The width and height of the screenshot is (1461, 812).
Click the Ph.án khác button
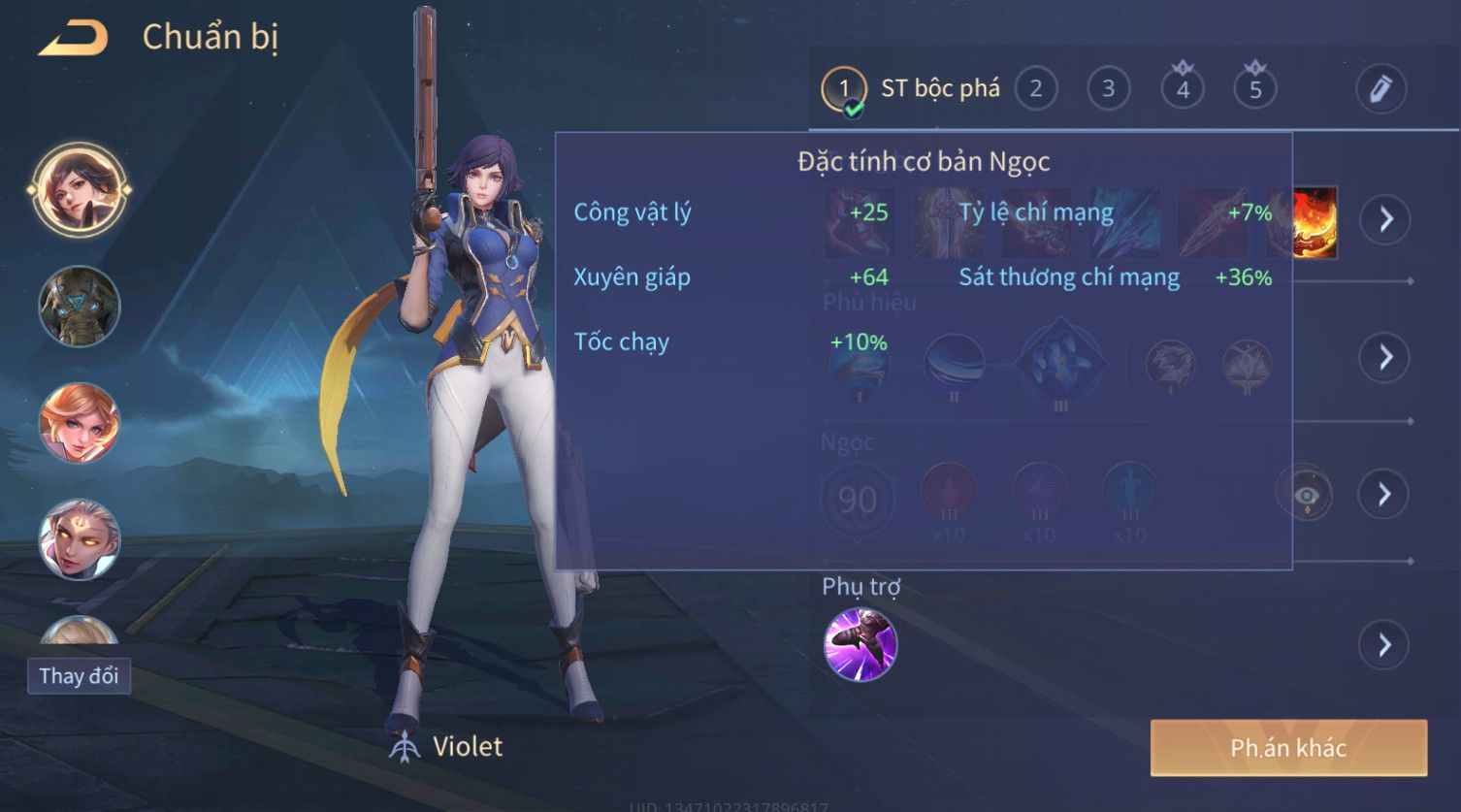pyautogui.click(x=1288, y=748)
